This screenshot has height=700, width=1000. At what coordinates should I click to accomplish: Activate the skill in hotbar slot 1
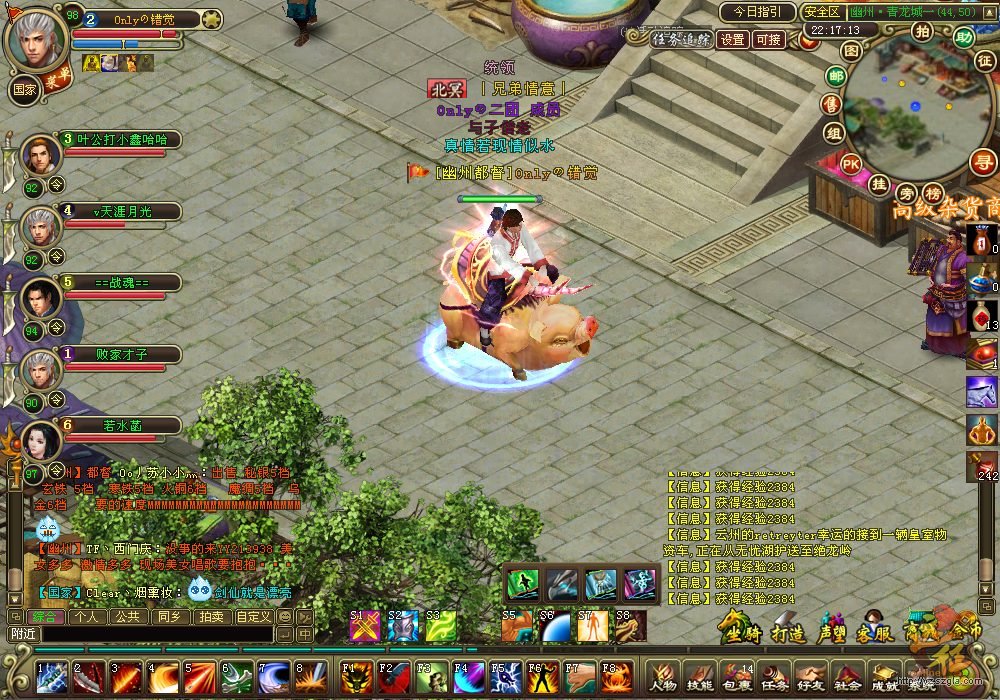point(52,677)
